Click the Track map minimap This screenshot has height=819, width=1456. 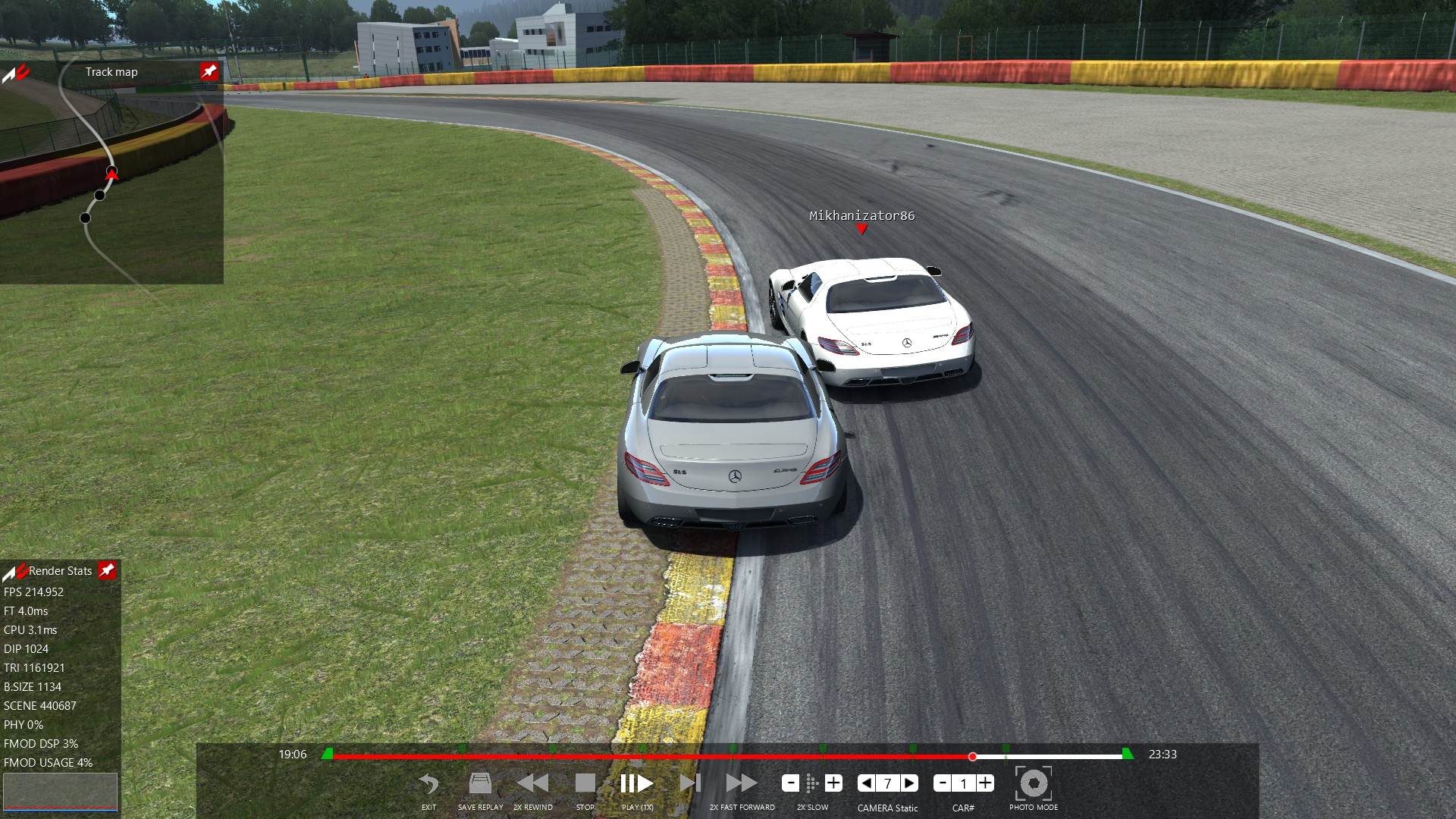click(x=111, y=182)
